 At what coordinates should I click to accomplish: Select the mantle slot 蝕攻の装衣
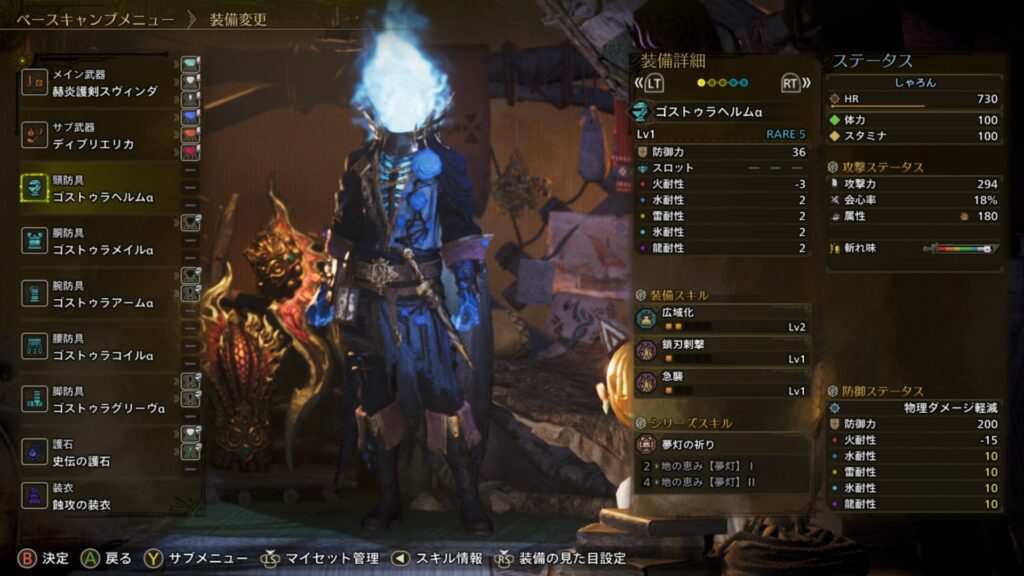tap(100, 497)
